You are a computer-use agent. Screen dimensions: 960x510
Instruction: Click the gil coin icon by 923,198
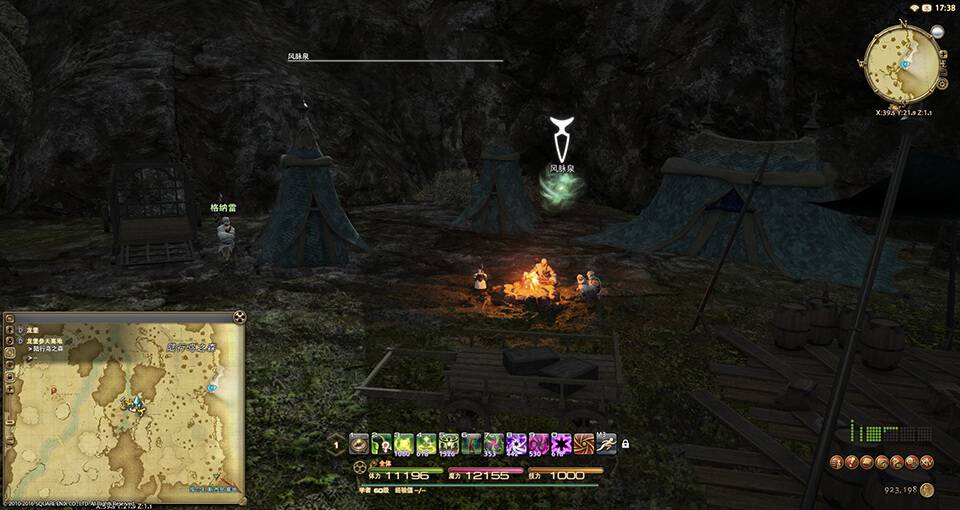pos(927,489)
